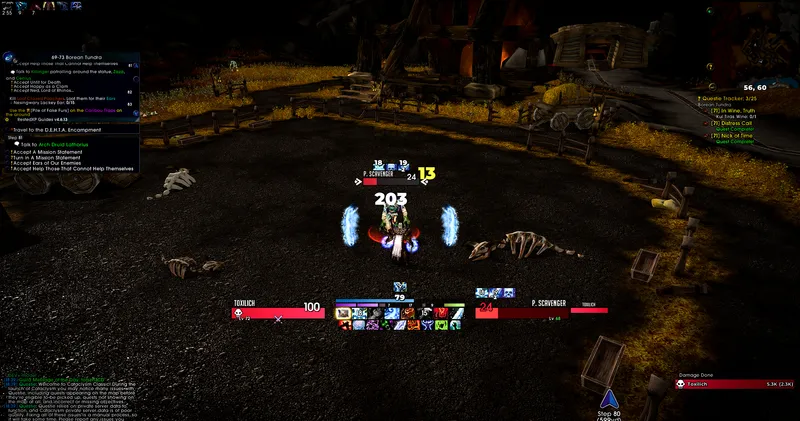Screen dimensions: 800x421
Task: Click the round guide icon beside the title
Action: coord(8,58)
